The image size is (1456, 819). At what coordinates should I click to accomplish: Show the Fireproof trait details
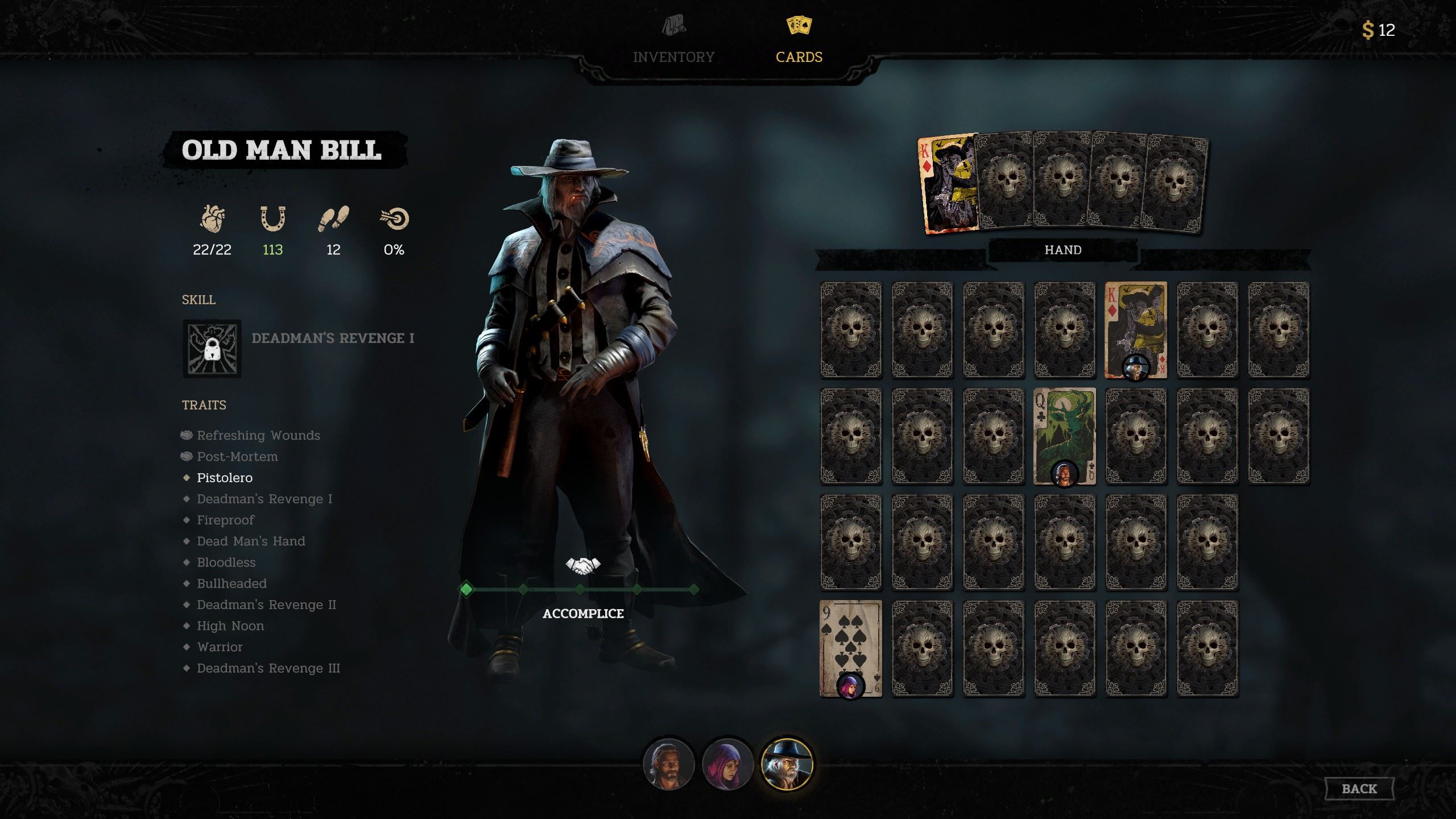coord(225,520)
